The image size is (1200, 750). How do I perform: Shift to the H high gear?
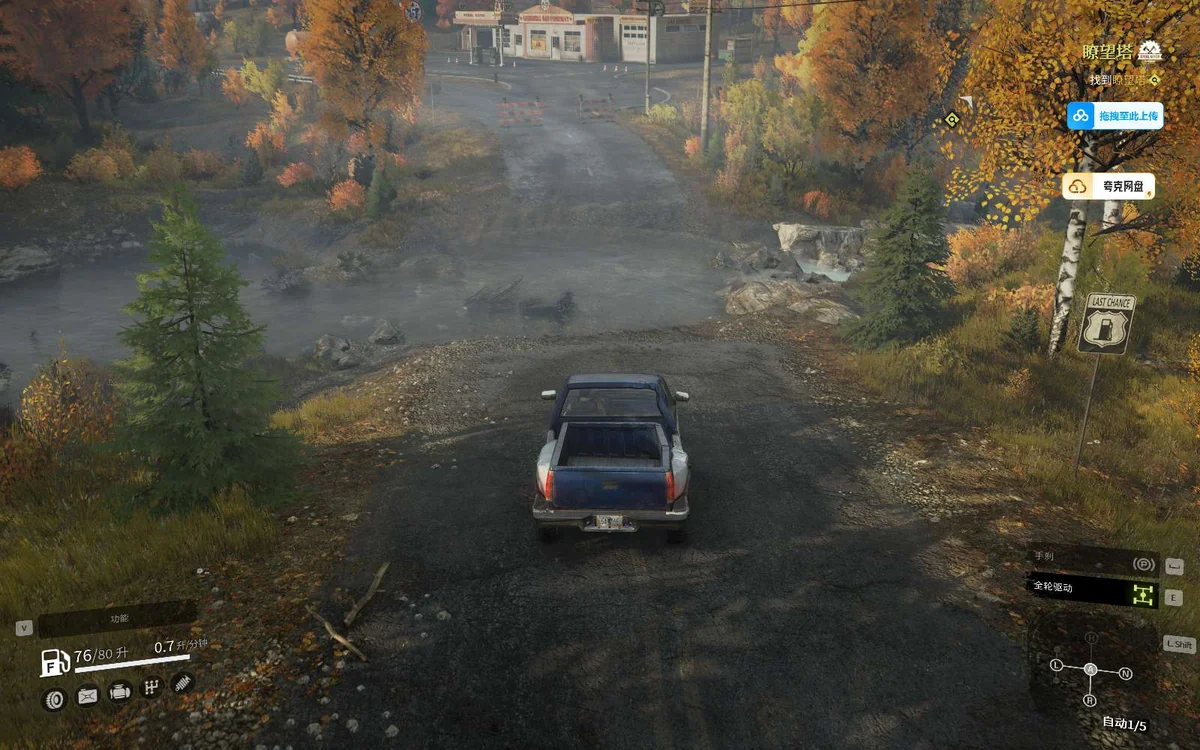(1091, 637)
